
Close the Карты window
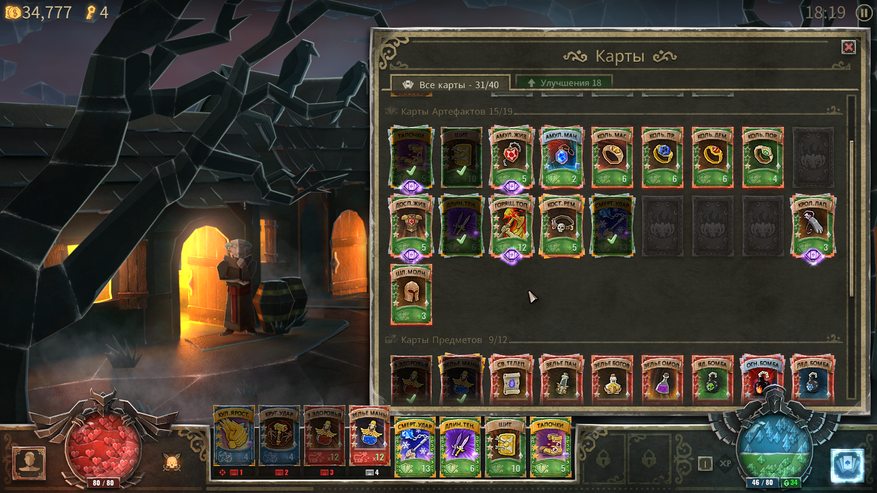click(x=848, y=47)
